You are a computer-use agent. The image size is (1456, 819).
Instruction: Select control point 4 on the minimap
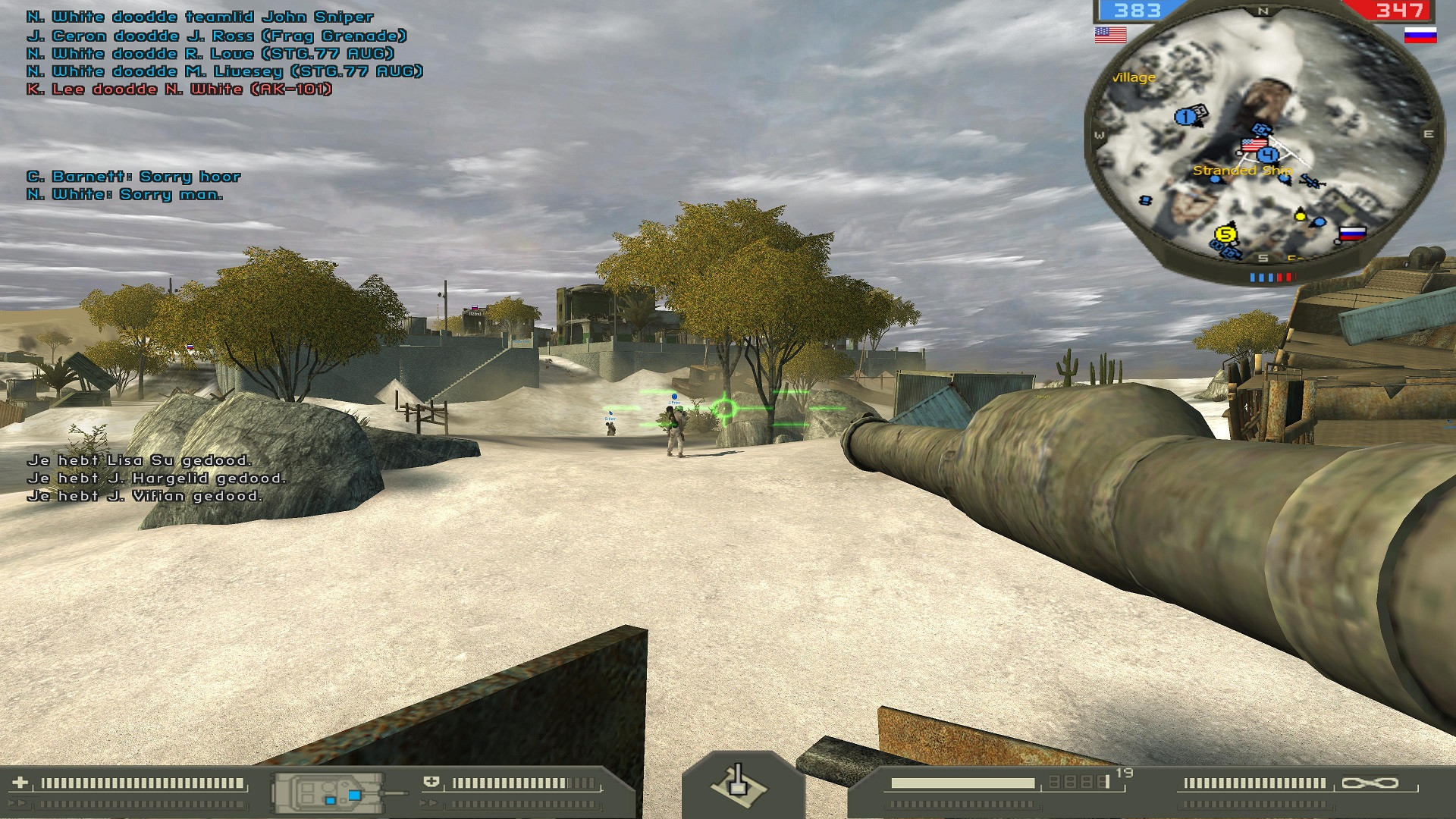pyautogui.click(x=1269, y=154)
